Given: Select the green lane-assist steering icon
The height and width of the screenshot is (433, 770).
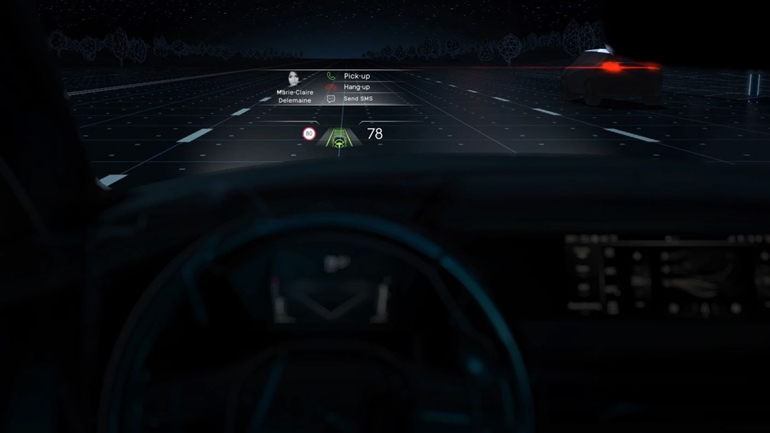Looking at the screenshot, I should point(340,142).
